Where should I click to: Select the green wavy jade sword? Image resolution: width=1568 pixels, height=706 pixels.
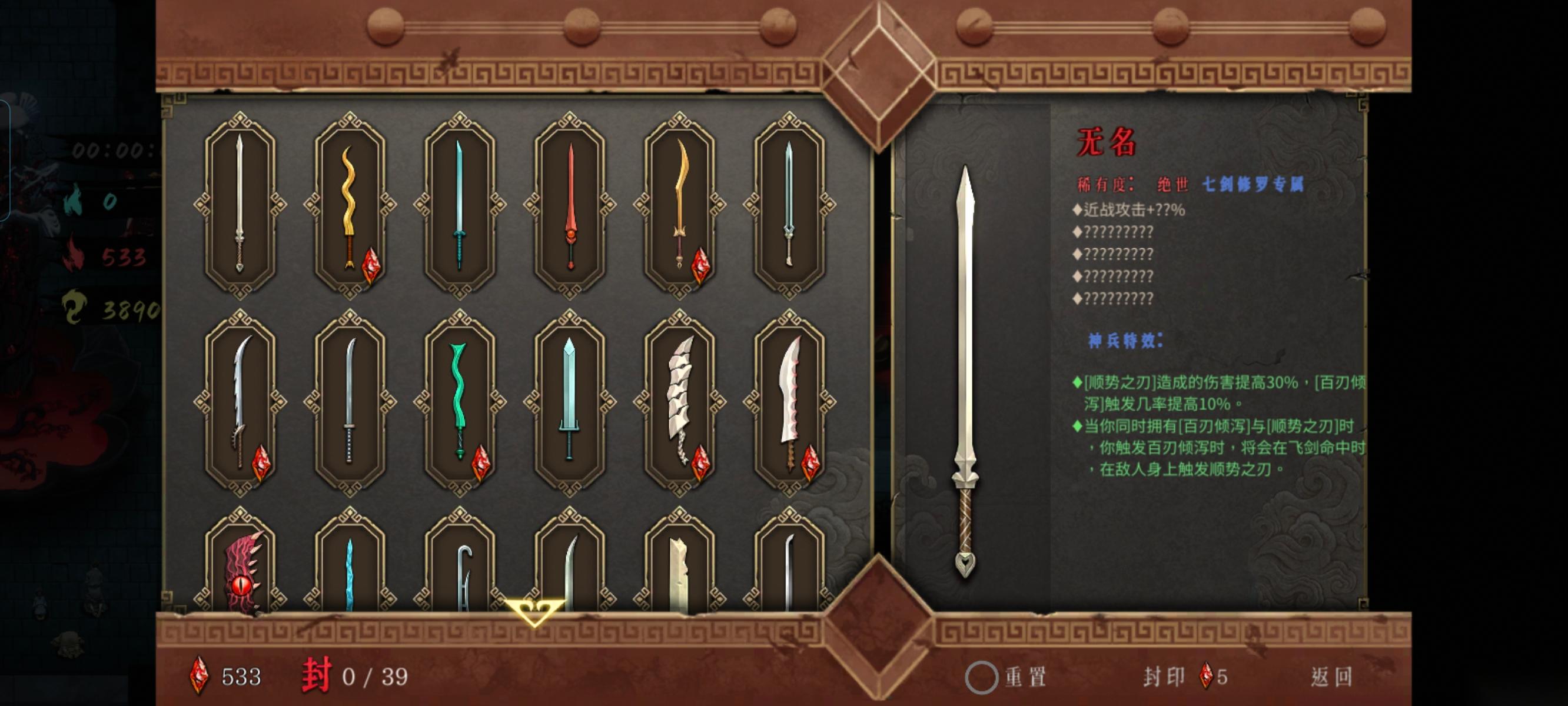tap(460, 402)
